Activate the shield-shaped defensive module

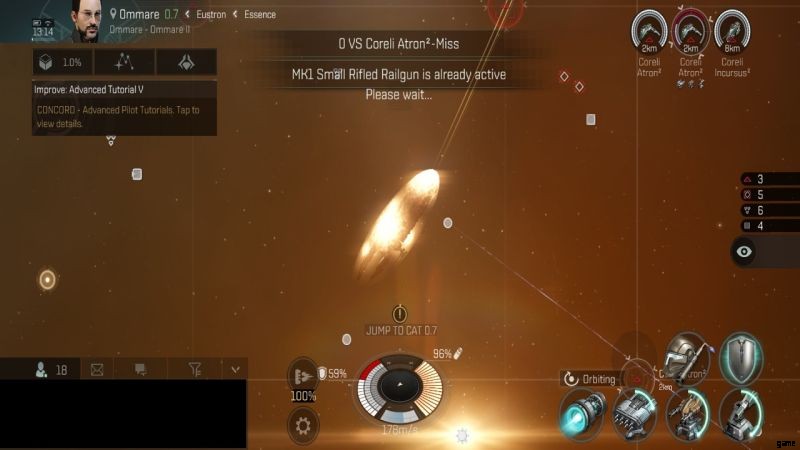click(x=741, y=357)
